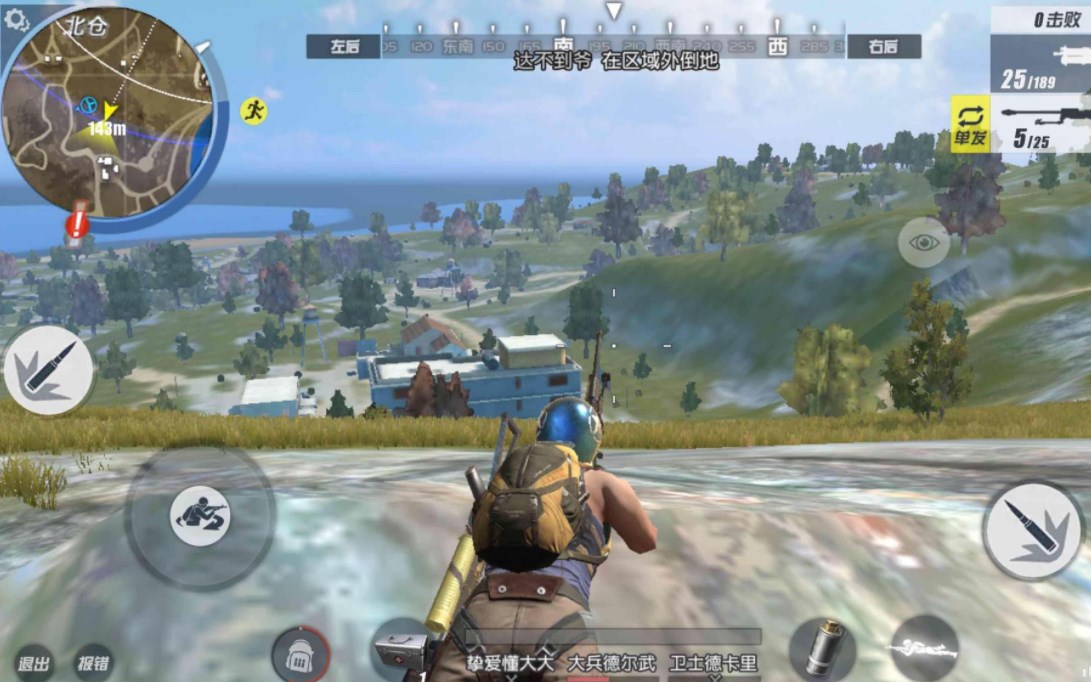
Task: Click the 左后 compass direction button
Action: 342,46
